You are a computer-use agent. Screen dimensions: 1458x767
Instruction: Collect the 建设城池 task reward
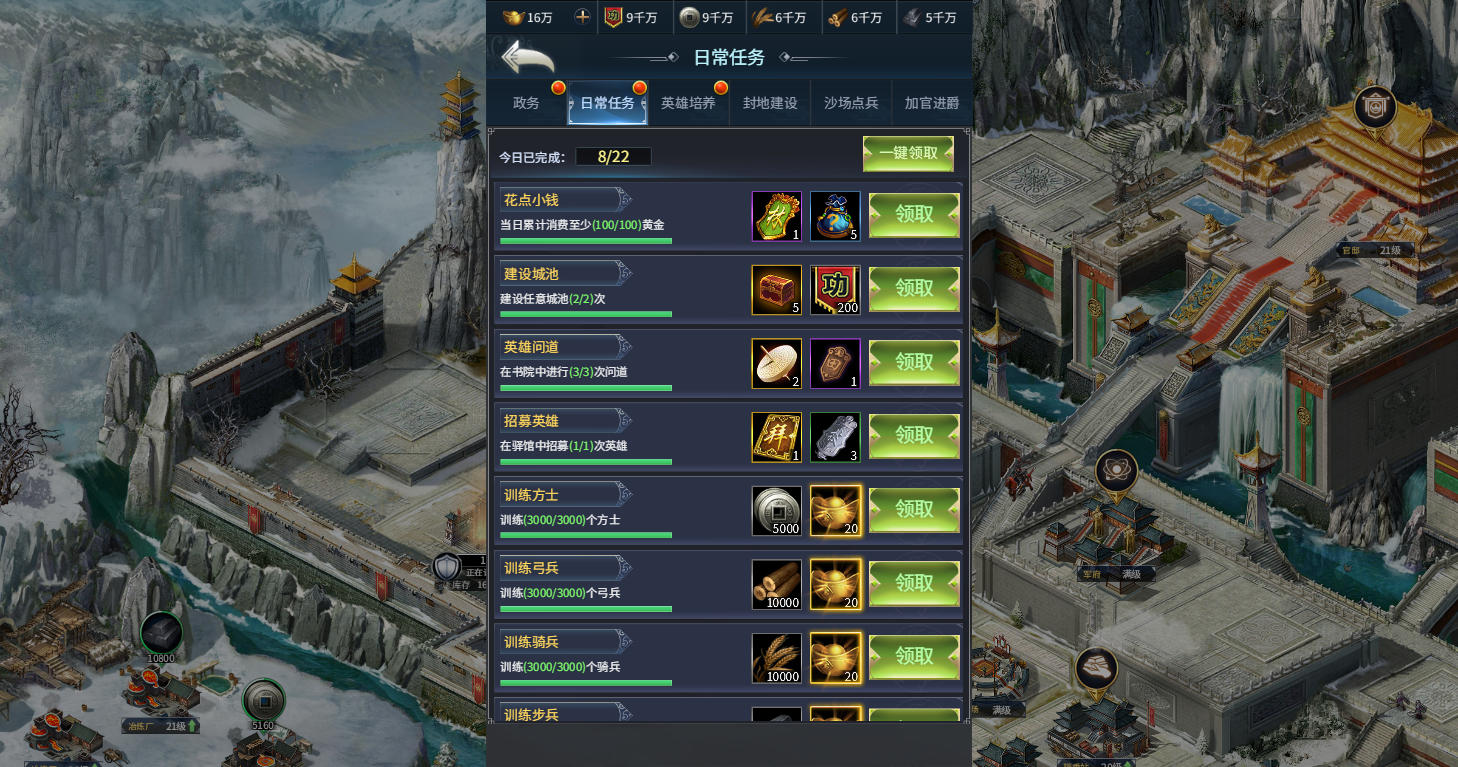pyautogui.click(x=914, y=289)
